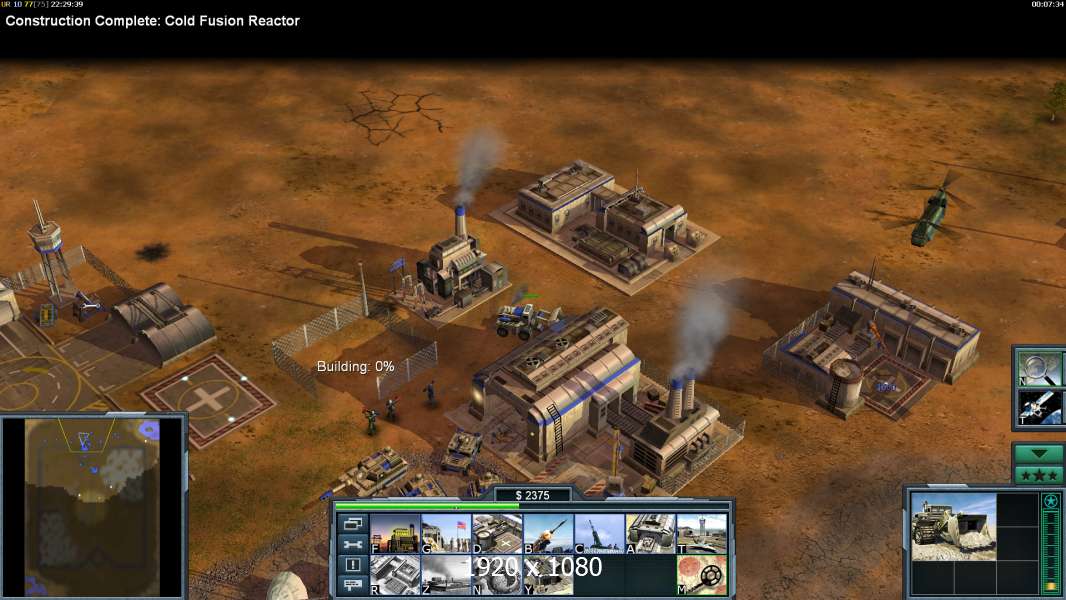The height and width of the screenshot is (600, 1066).
Task: Select the Barracks build icon with flag
Action: [445, 534]
